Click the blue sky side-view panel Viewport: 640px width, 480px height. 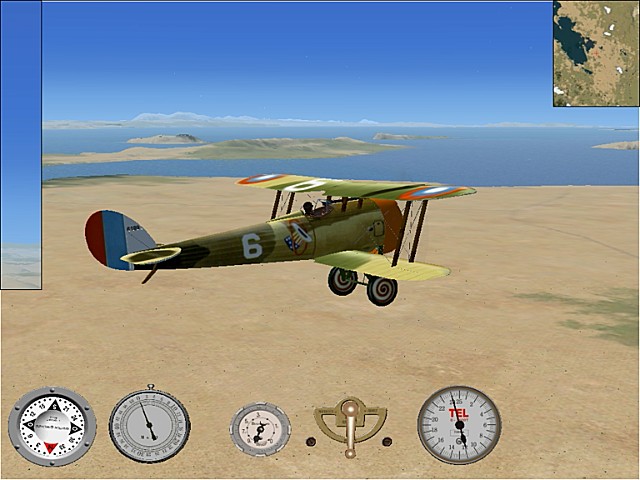[21, 145]
